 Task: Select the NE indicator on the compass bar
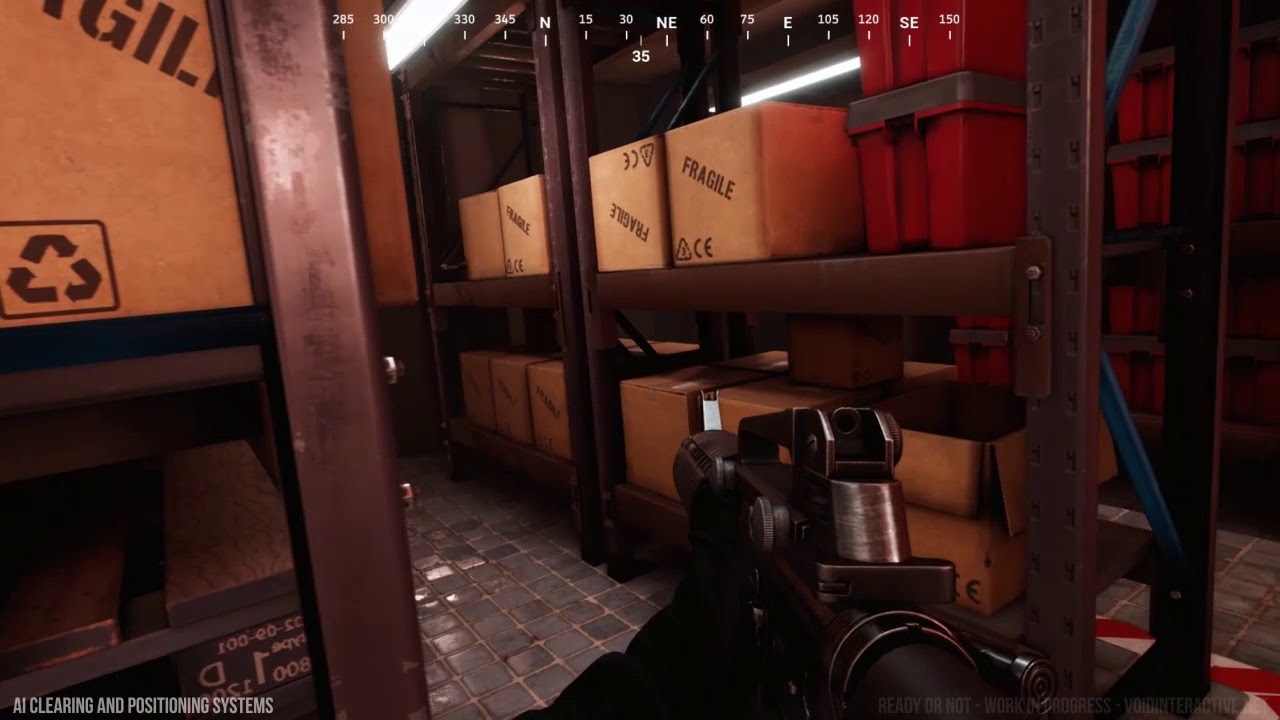(666, 21)
